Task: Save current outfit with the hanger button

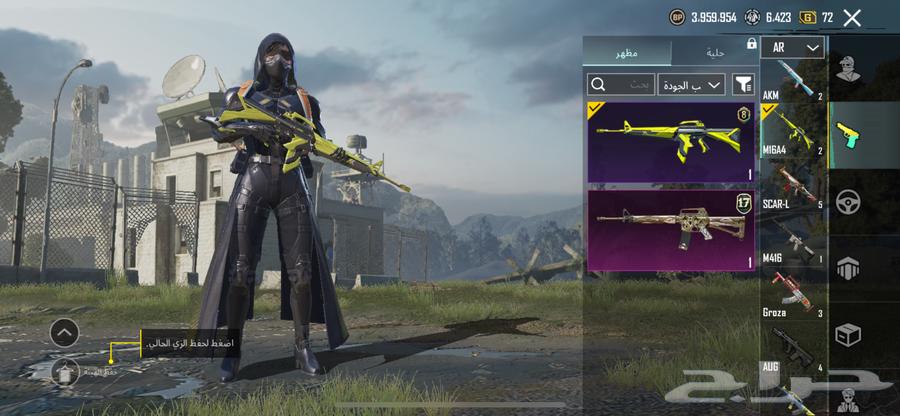Action: [65, 372]
